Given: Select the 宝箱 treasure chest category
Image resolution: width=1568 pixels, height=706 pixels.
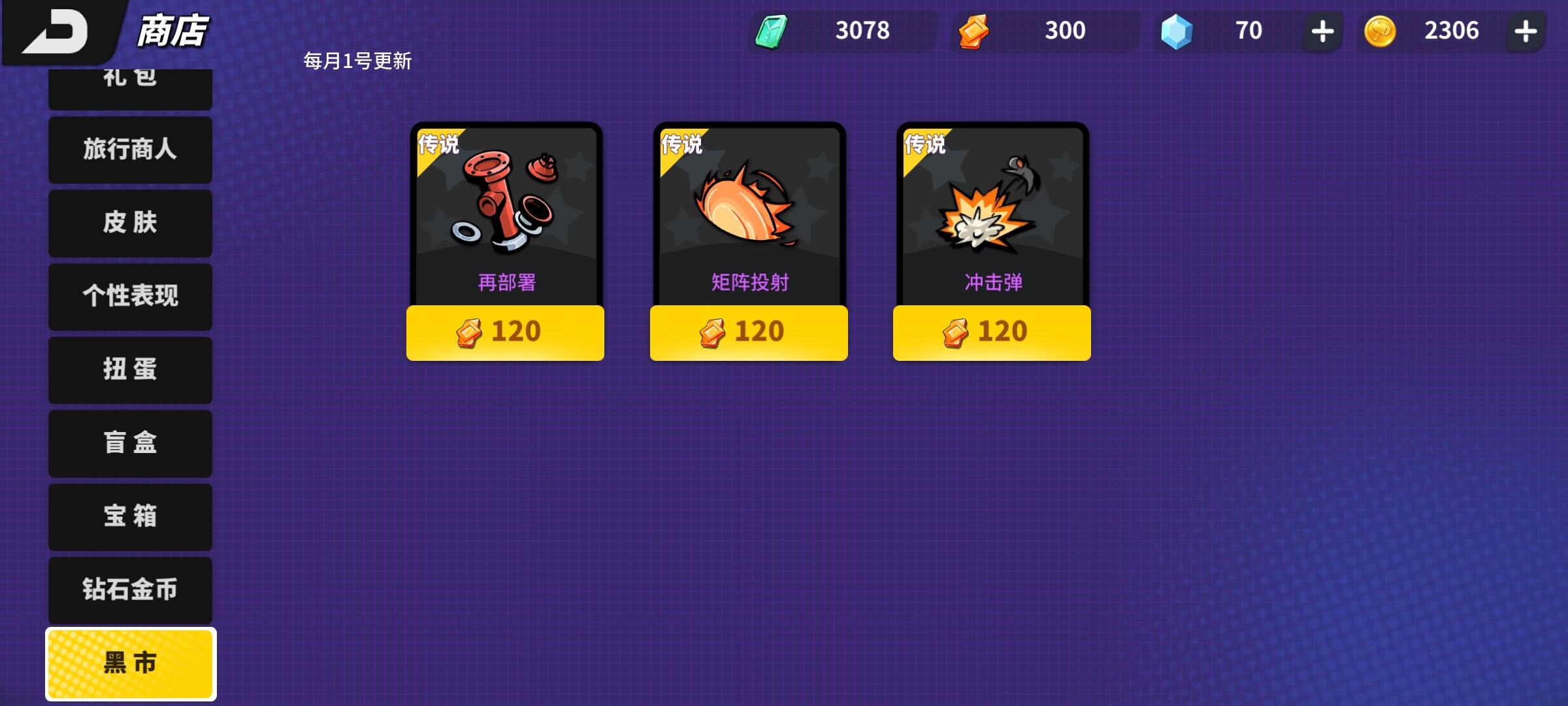Looking at the screenshot, I should 130,516.
